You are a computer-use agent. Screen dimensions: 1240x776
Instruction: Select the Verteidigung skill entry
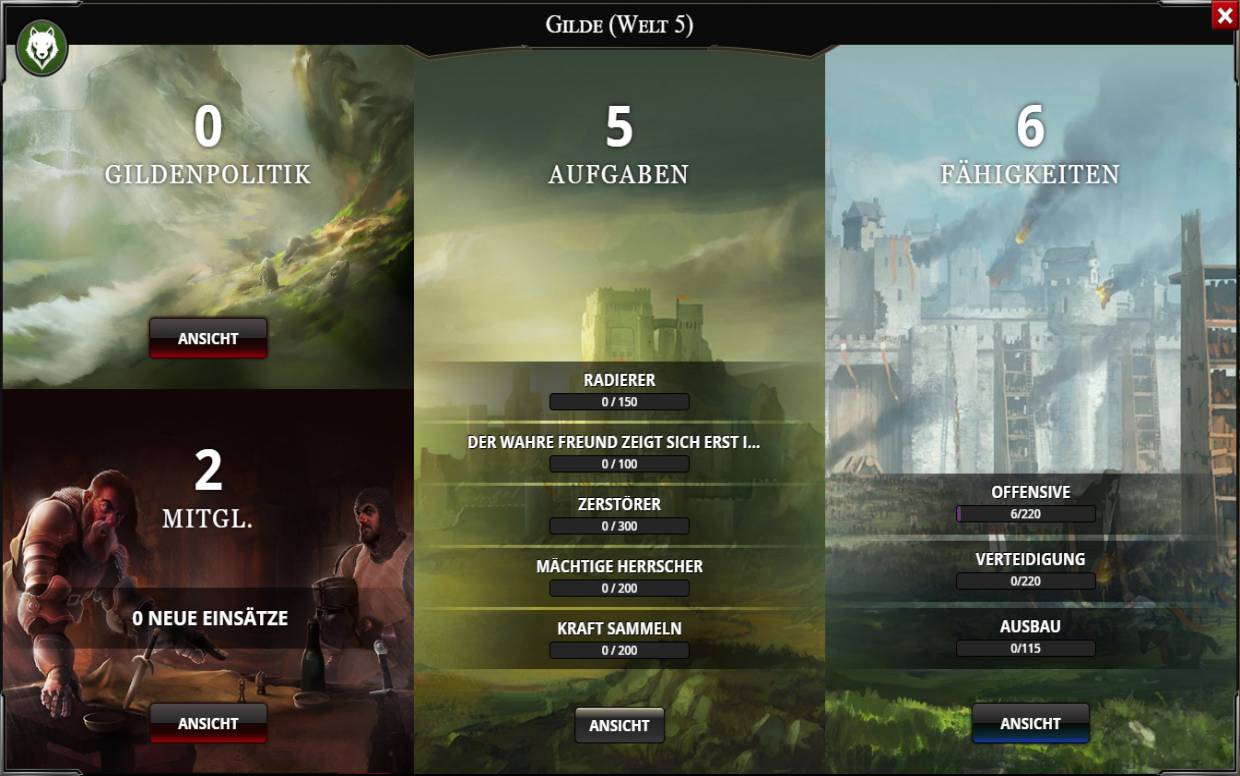coord(1030,570)
